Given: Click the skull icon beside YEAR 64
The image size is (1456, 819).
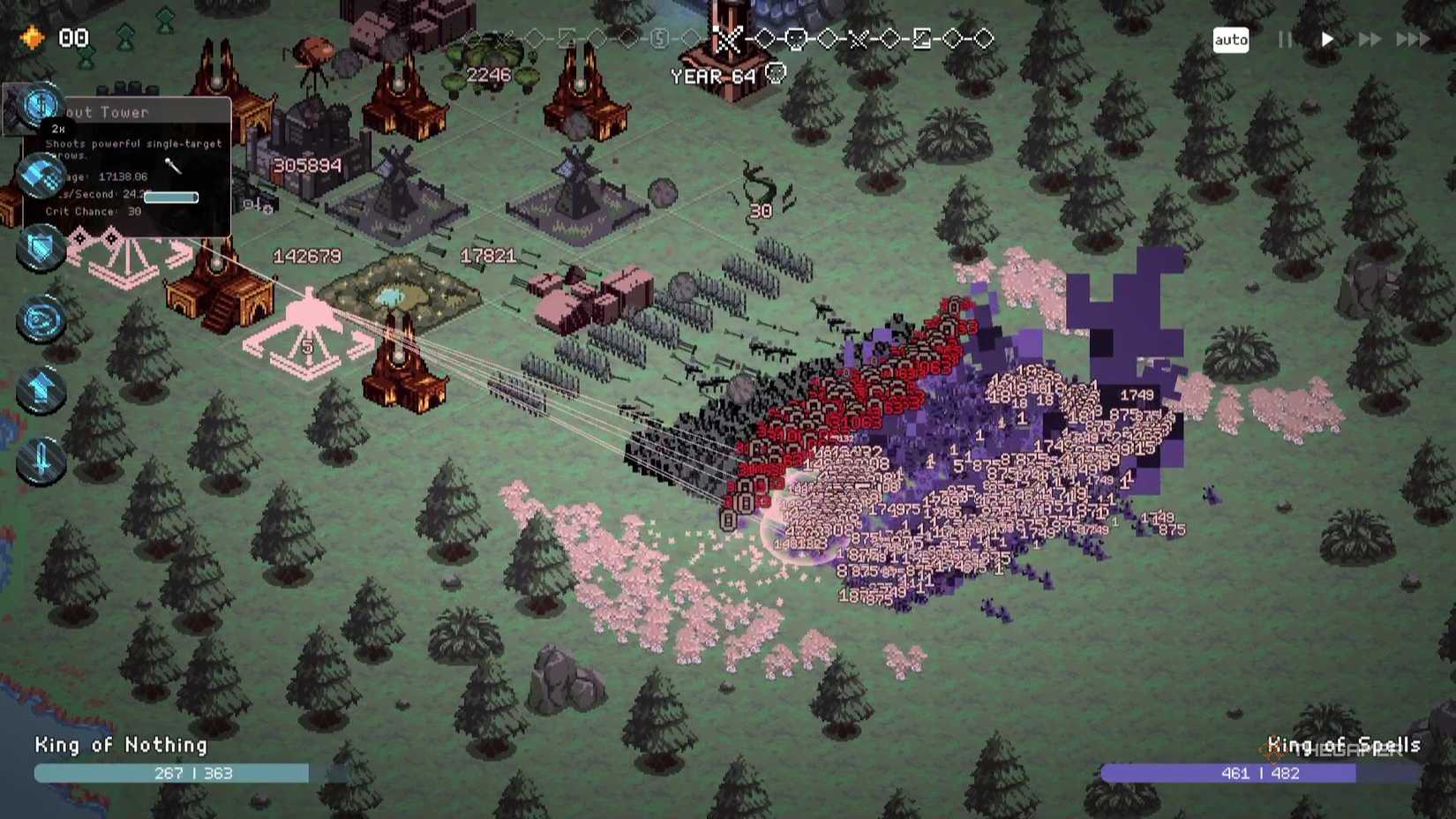Looking at the screenshot, I should click(x=776, y=75).
